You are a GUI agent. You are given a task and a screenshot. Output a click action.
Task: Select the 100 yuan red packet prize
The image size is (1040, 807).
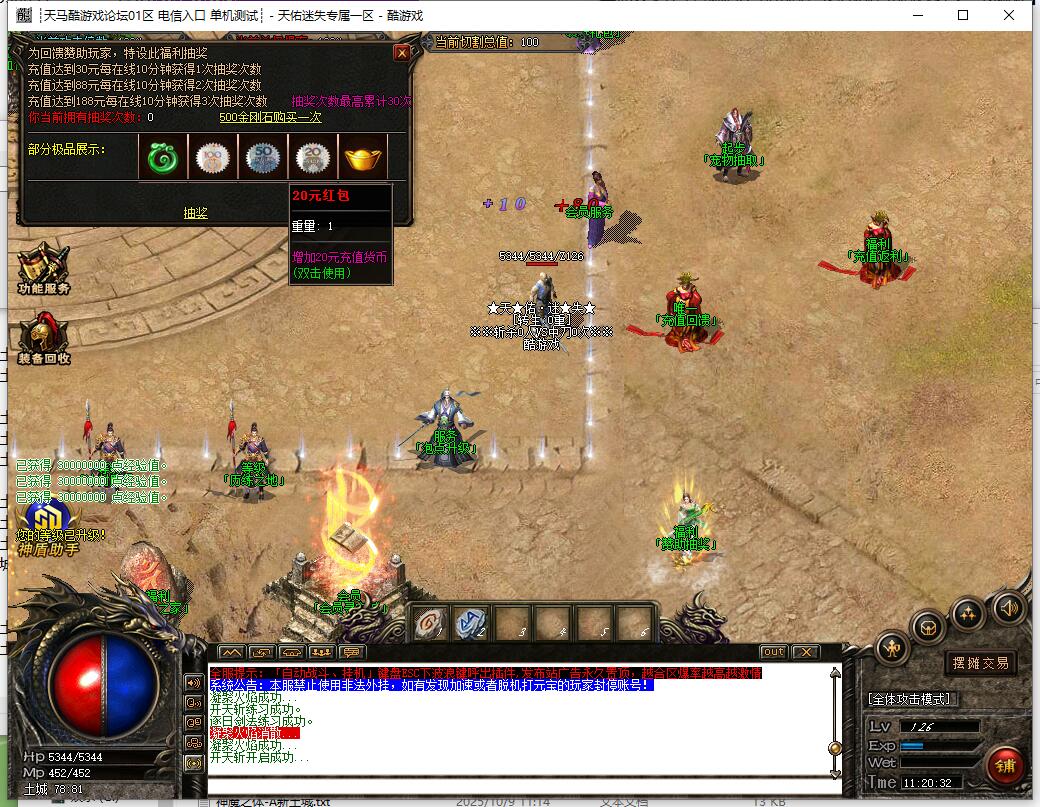(x=213, y=158)
